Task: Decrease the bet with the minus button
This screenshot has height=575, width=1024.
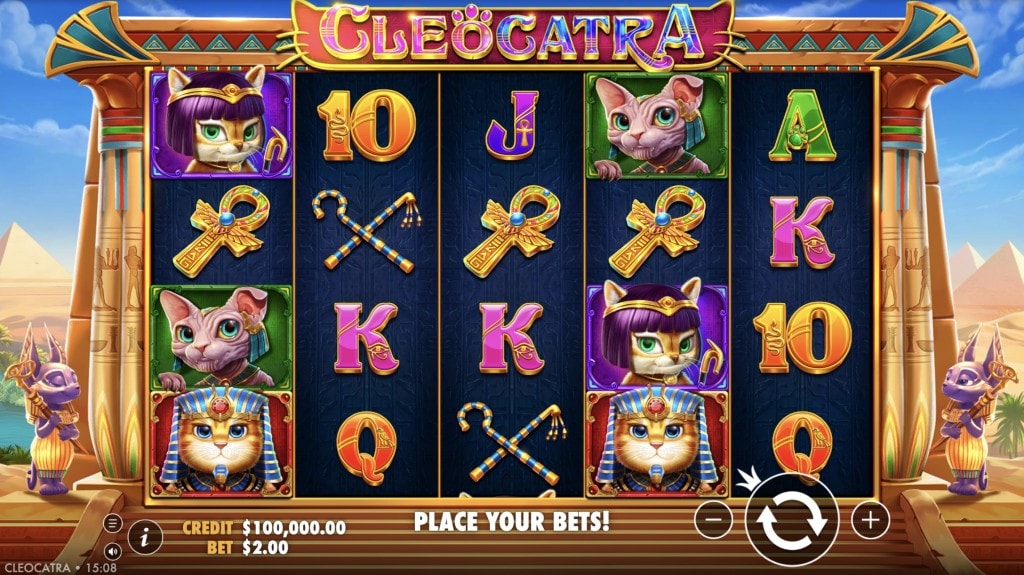Action: click(713, 520)
